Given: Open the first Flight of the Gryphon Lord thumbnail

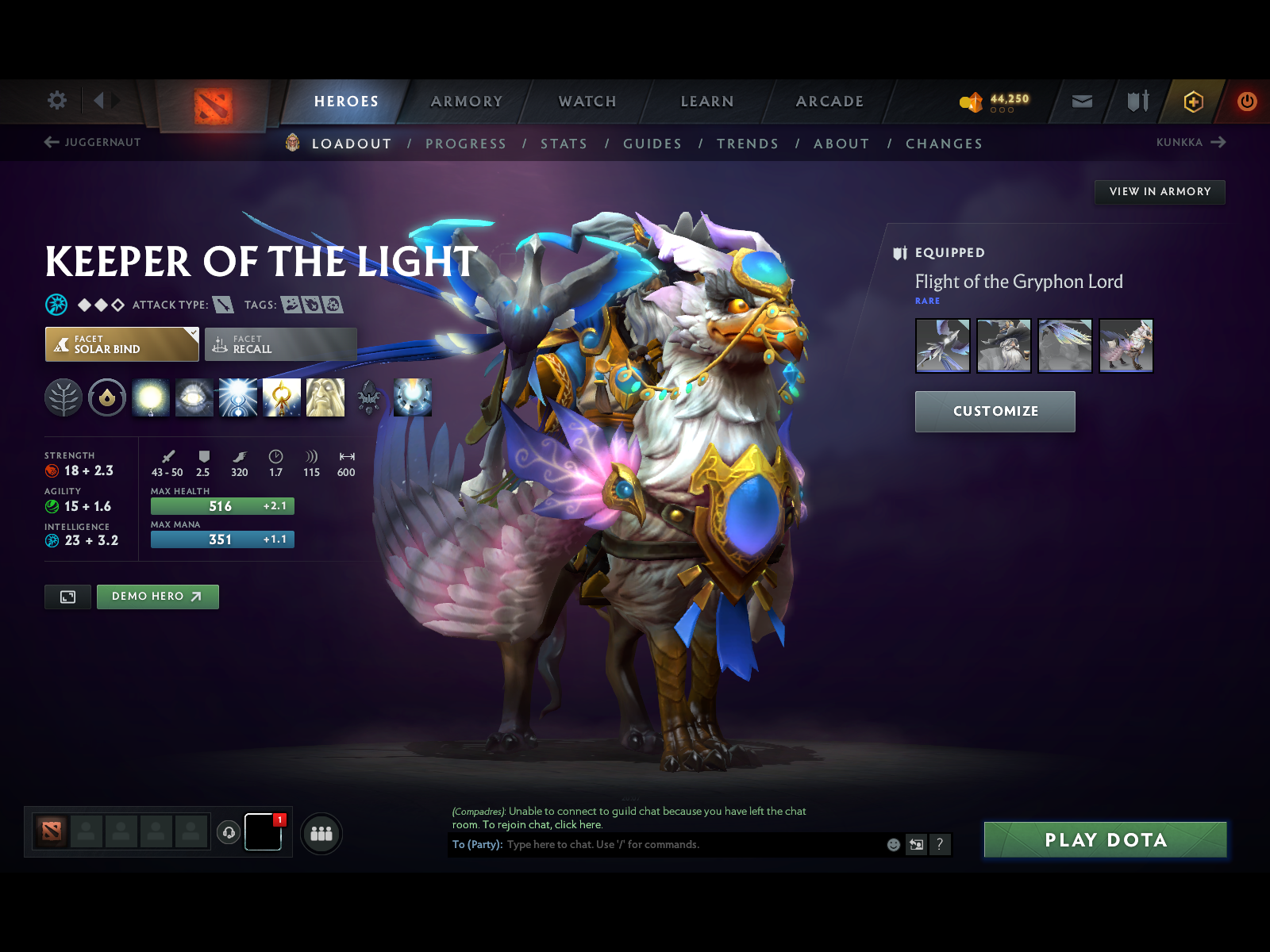Looking at the screenshot, I should coord(943,345).
